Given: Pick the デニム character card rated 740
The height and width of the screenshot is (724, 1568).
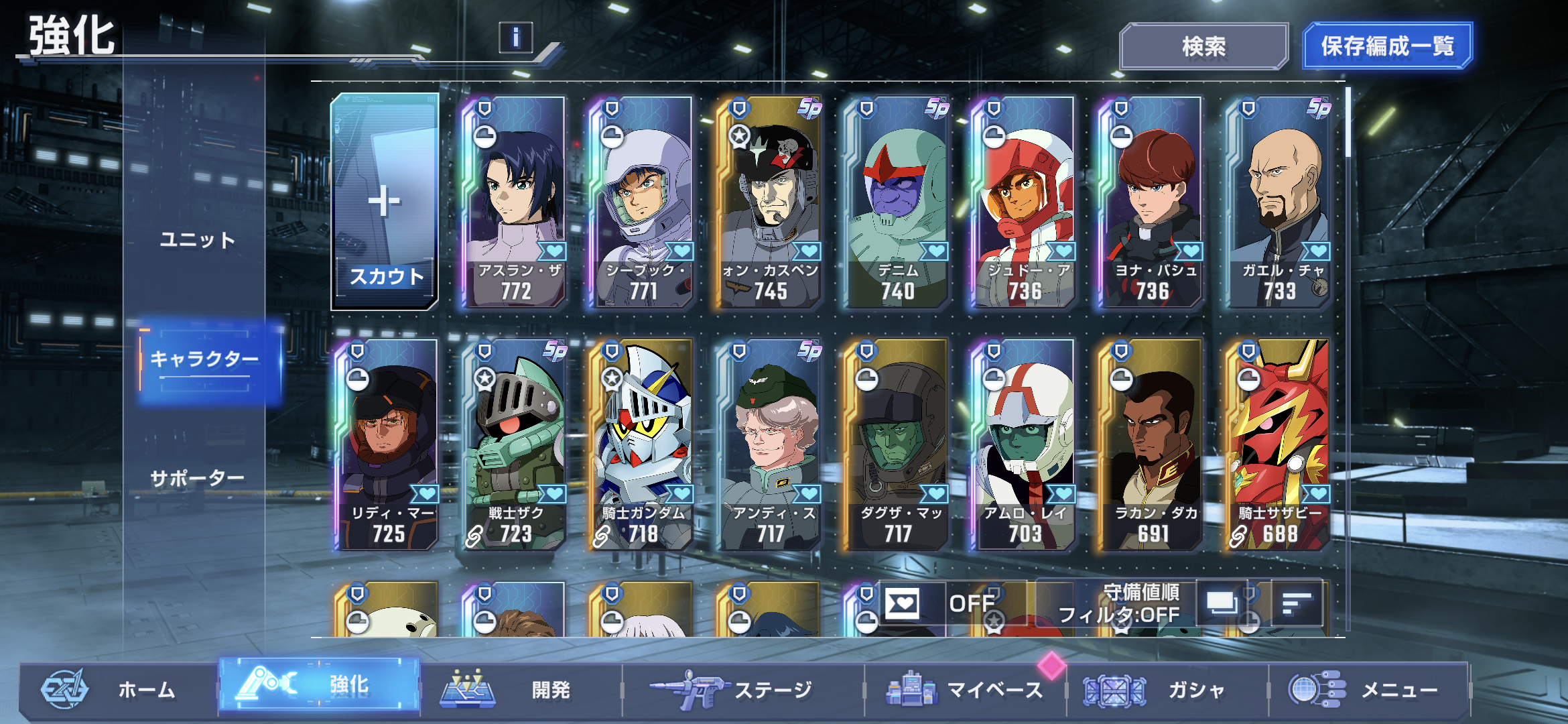Looking at the screenshot, I should tap(897, 202).
